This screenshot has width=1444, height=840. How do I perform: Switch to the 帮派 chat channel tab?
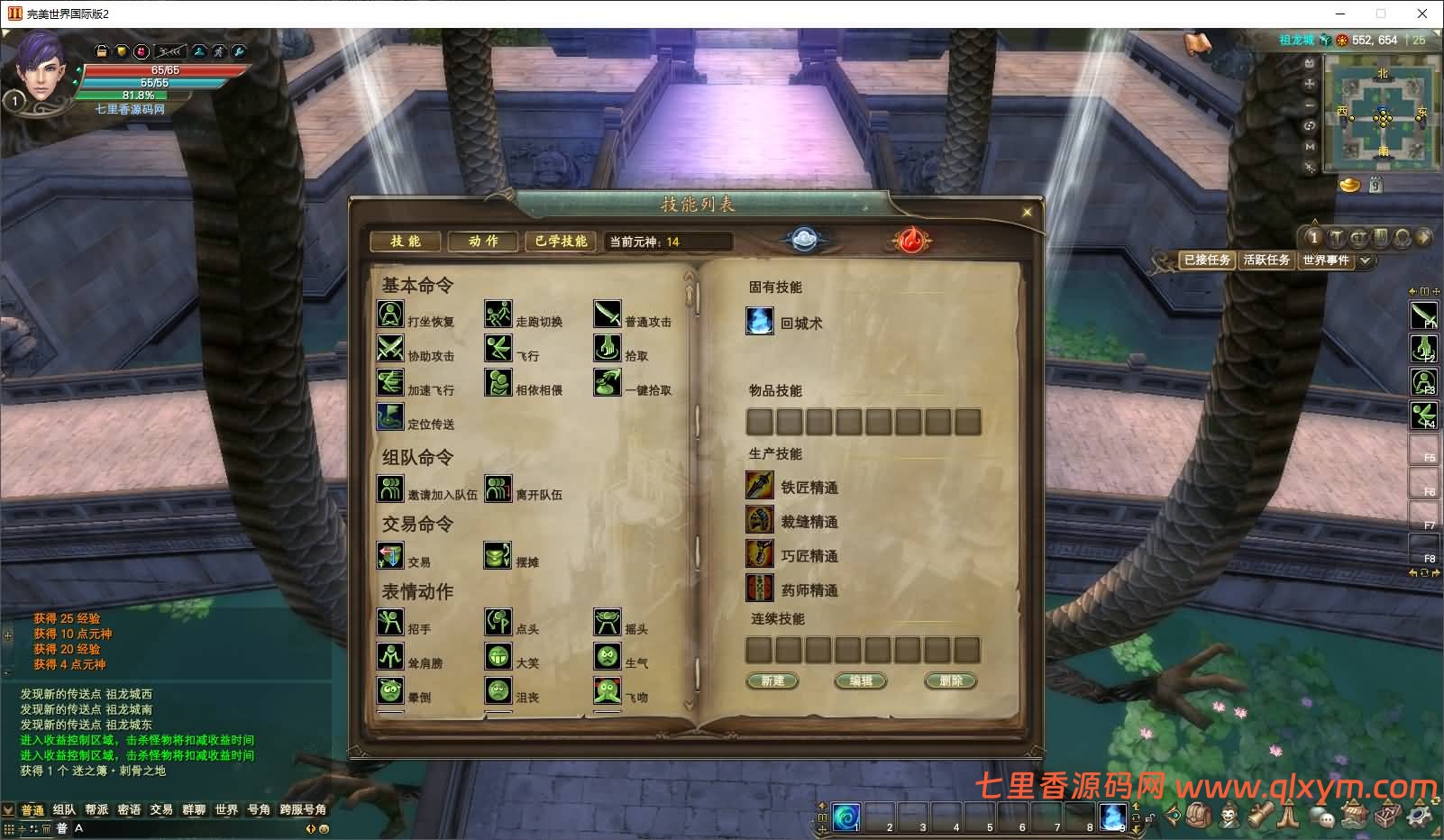[96, 809]
